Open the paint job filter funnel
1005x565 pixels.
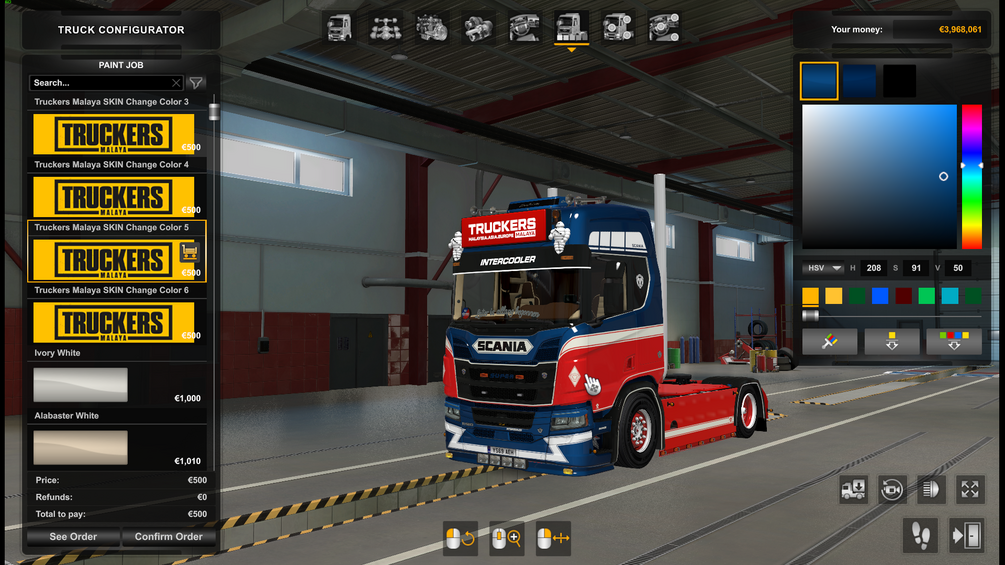click(x=196, y=83)
